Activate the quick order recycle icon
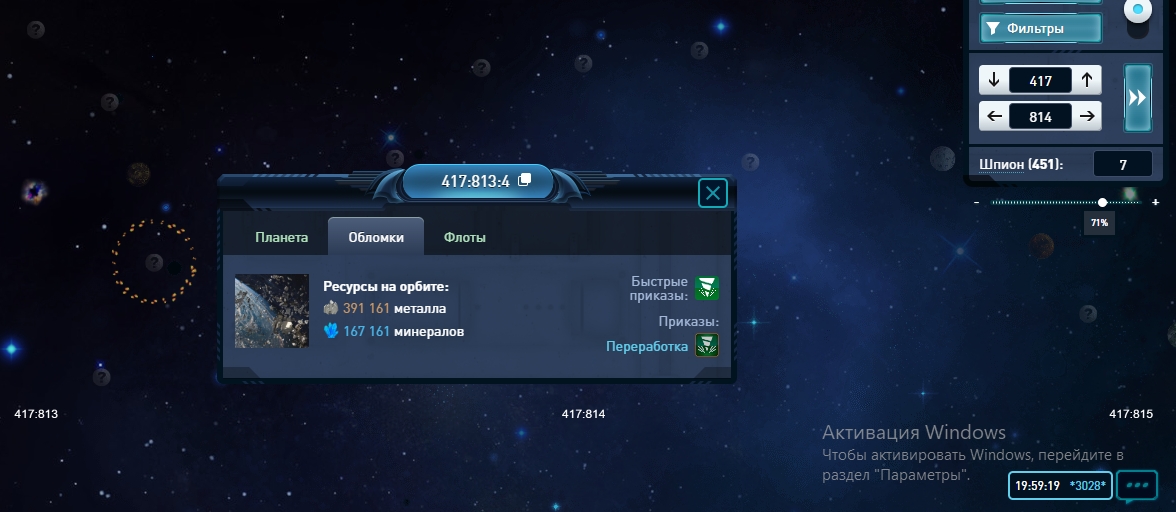Viewport: 1176px width, 512px height. coord(707,289)
